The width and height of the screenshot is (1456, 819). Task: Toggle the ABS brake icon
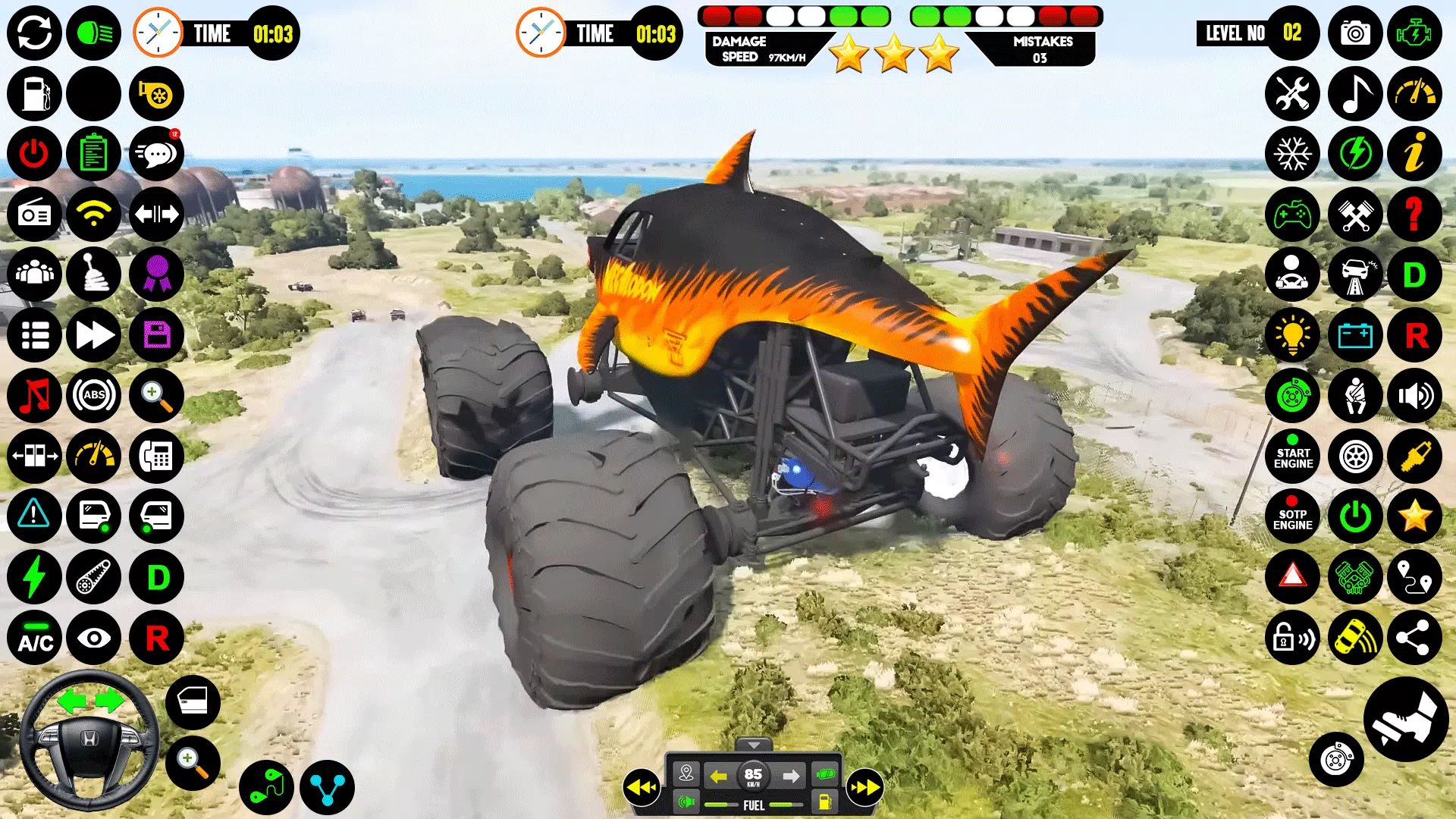[x=94, y=395]
